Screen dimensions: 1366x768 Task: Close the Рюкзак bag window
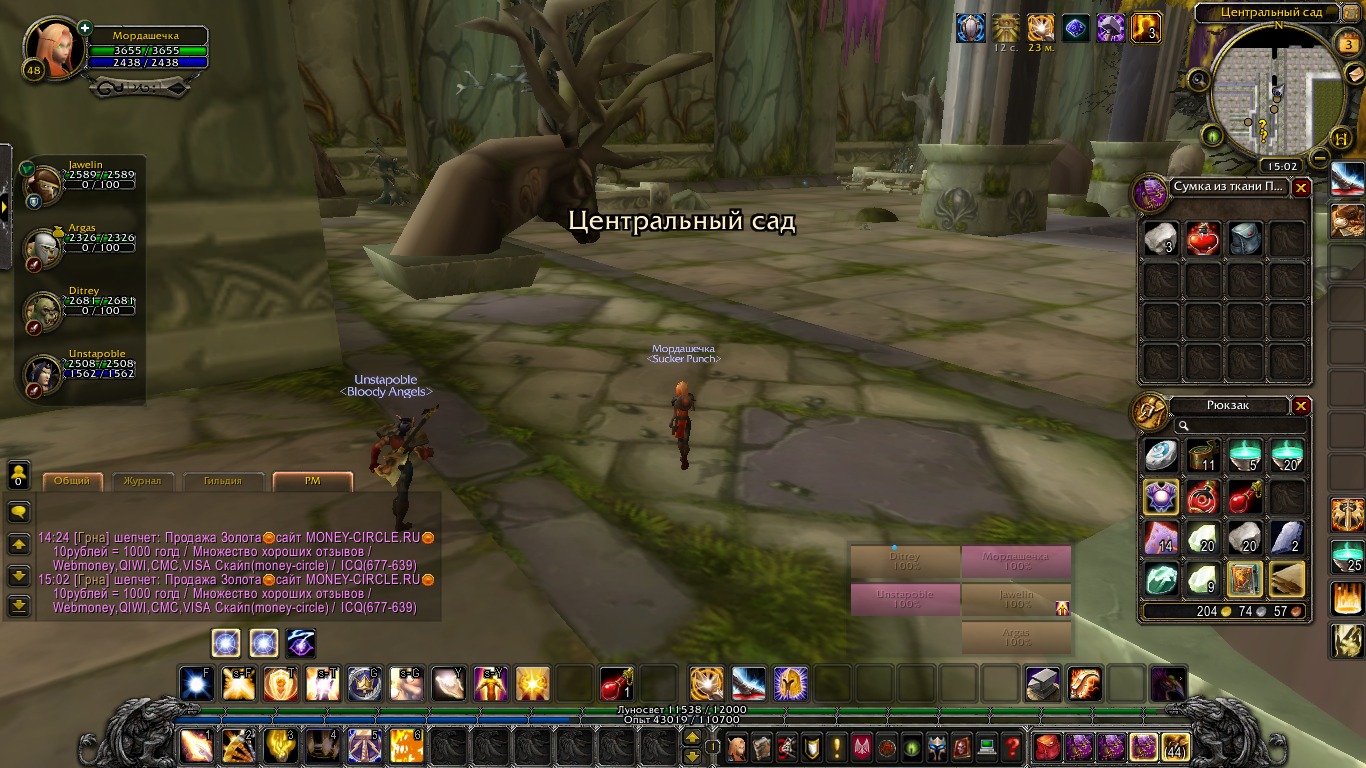click(1301, 406)
